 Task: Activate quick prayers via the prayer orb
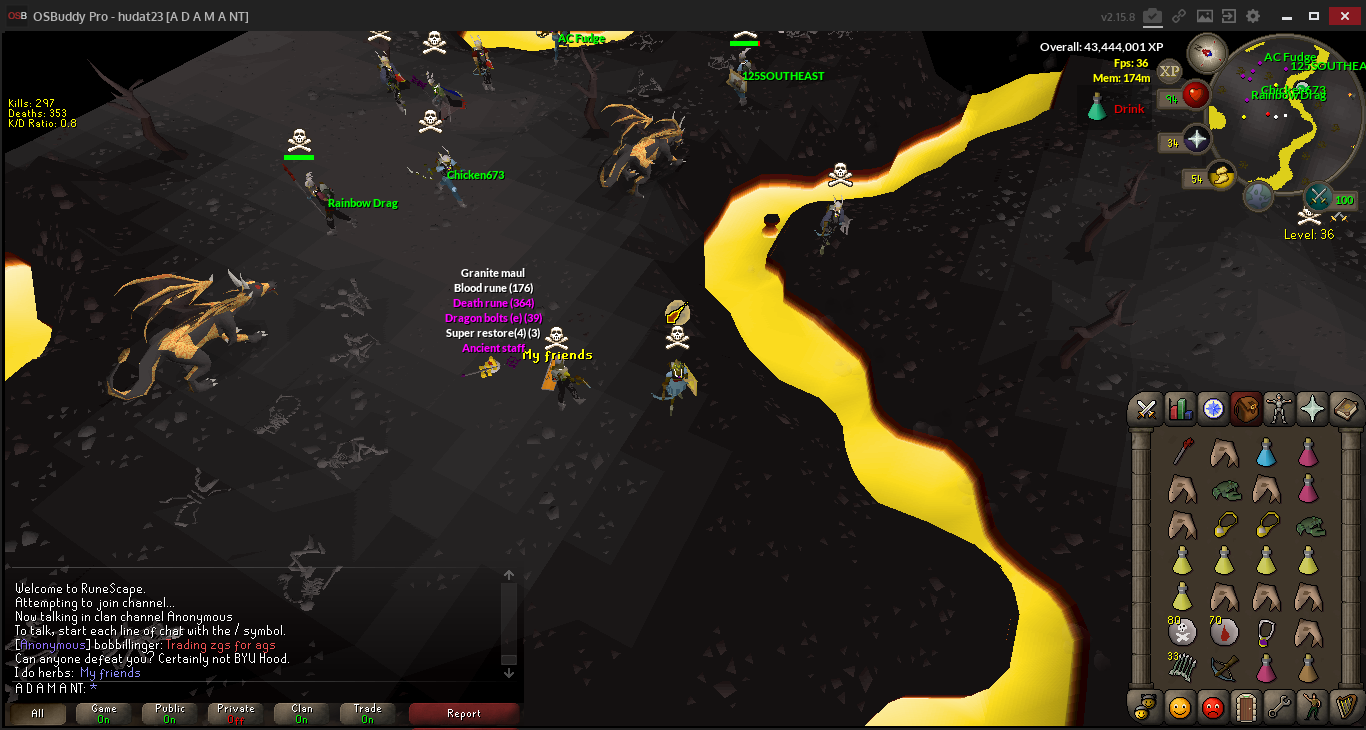[x=1197, y=139]
